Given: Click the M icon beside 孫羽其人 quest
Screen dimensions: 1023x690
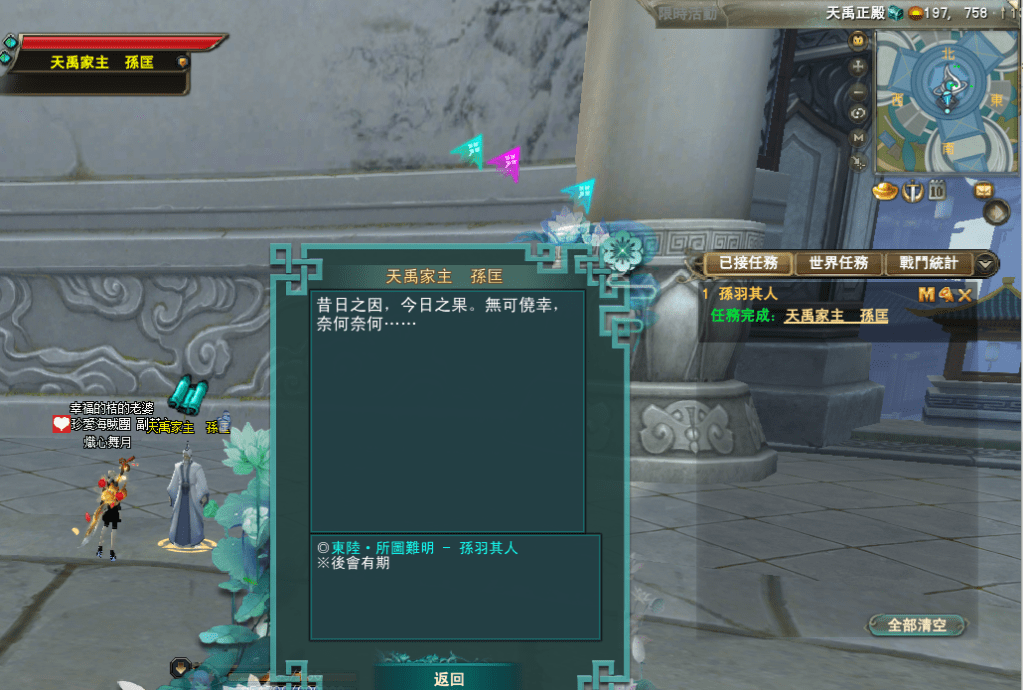Looking at the screenshot, I should [x=925, y=294].
